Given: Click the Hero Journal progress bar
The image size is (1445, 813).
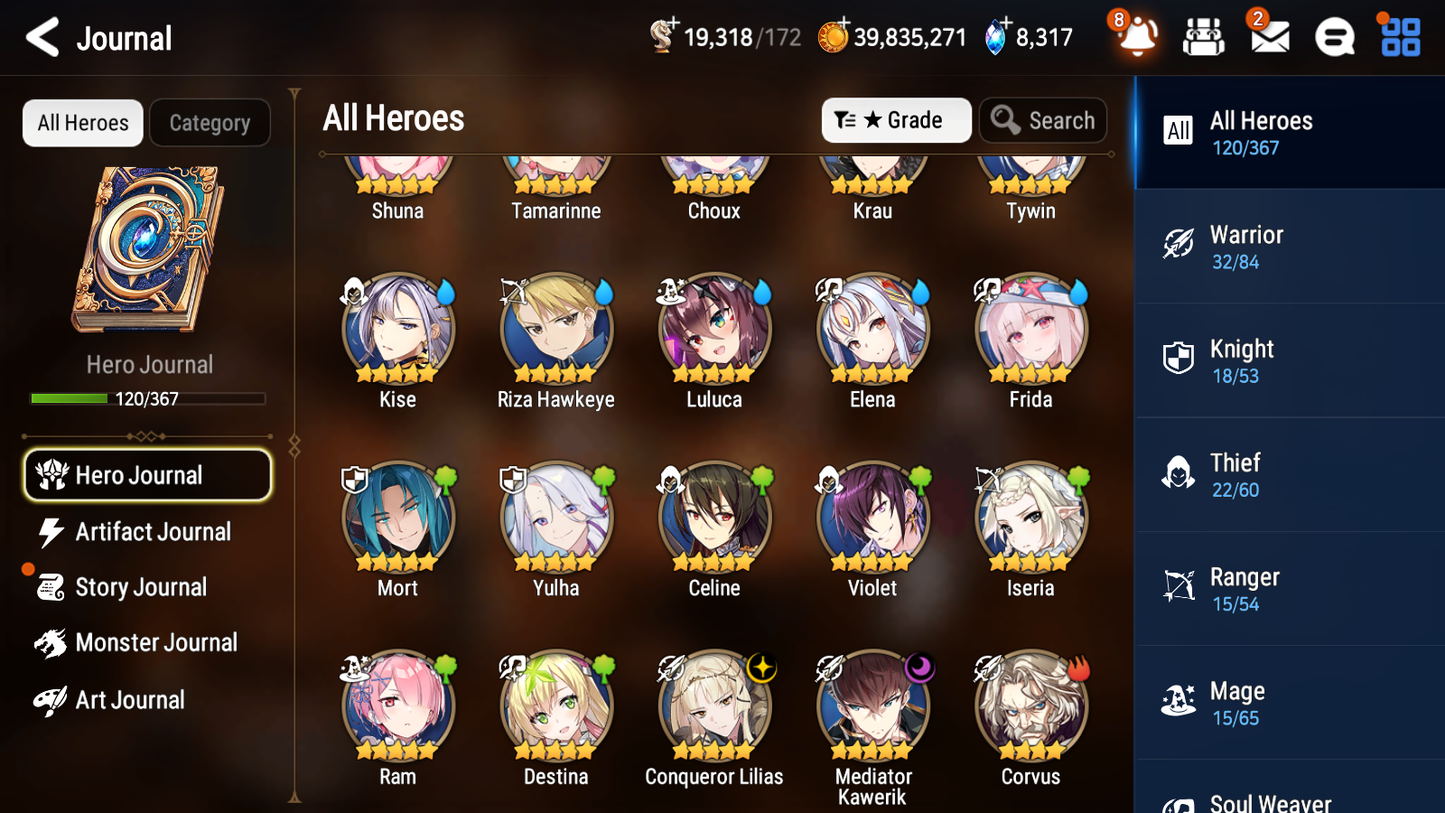Looking at the screenshot, I should click(x=149, y=398).
